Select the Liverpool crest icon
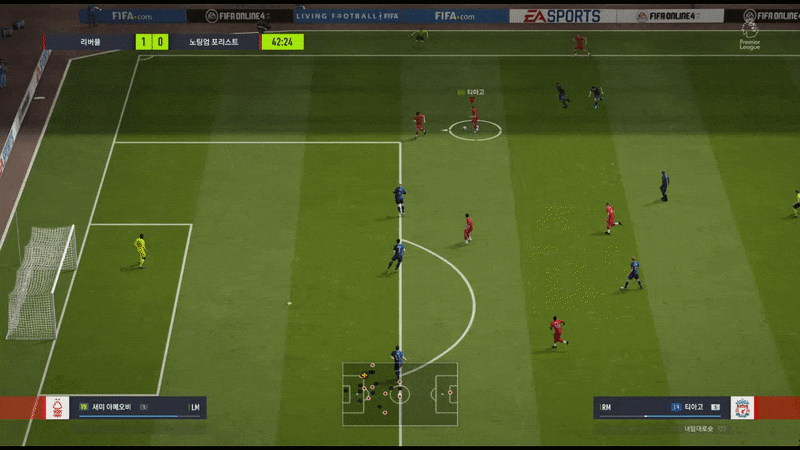Image resolution: width=800 pixels, height=450 pixels. (x=742, y=408)
